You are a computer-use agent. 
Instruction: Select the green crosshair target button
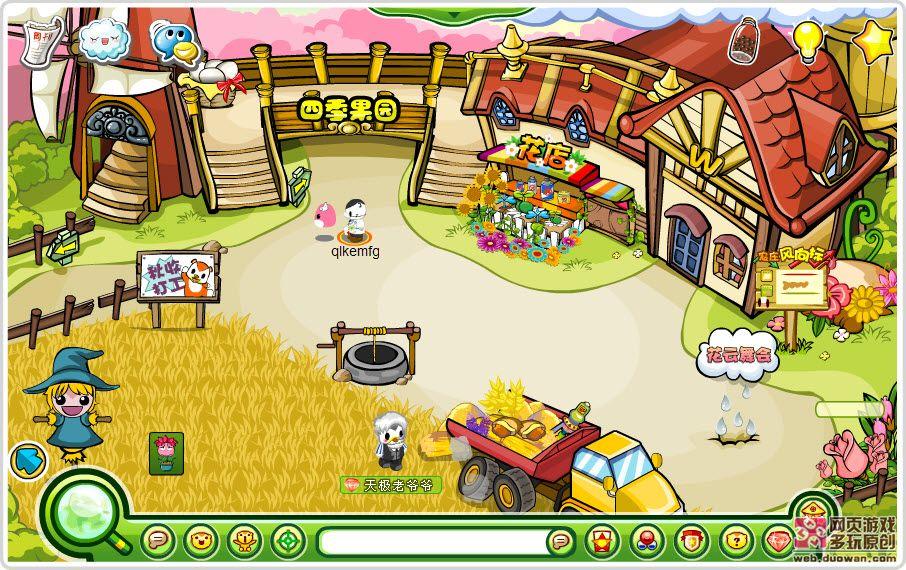coord(288,541)
